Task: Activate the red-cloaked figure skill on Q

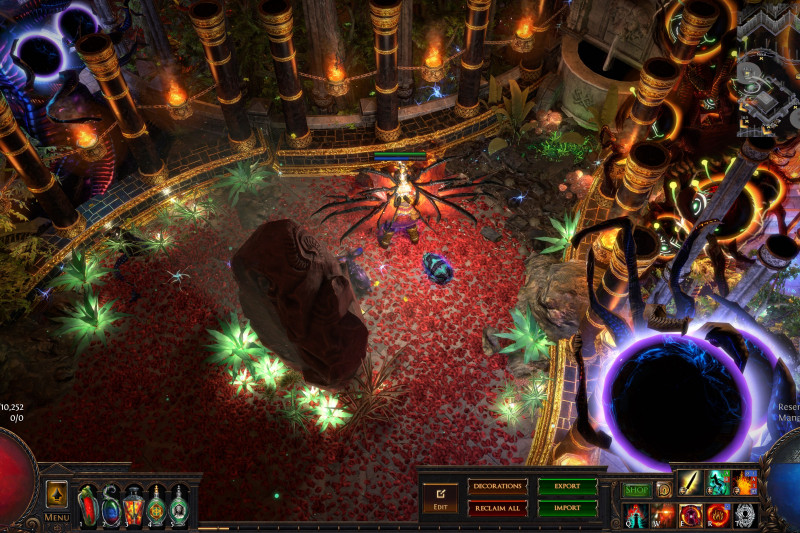Action: coord(636,516)
